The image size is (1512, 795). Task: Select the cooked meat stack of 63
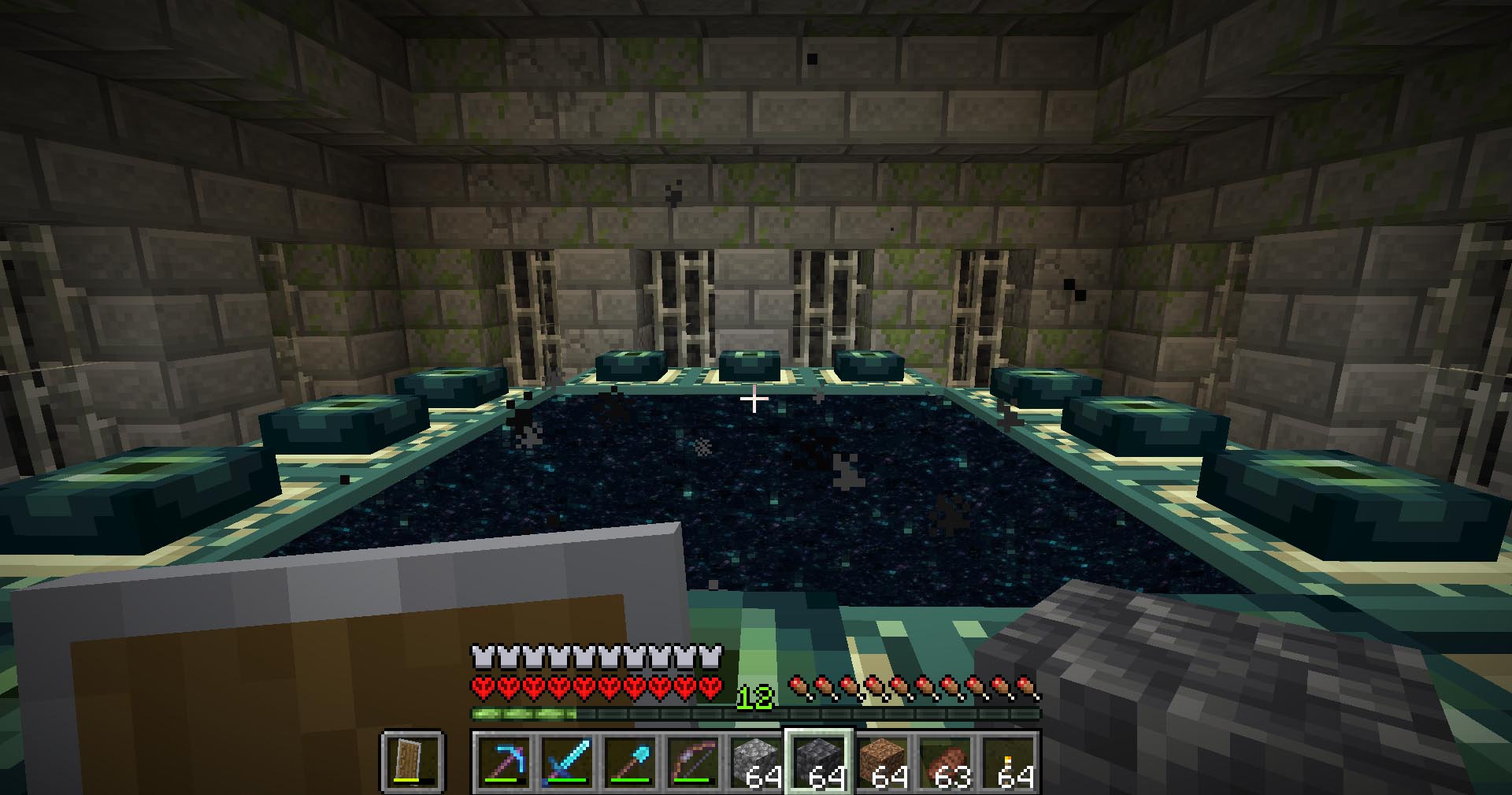pos(945,762)
